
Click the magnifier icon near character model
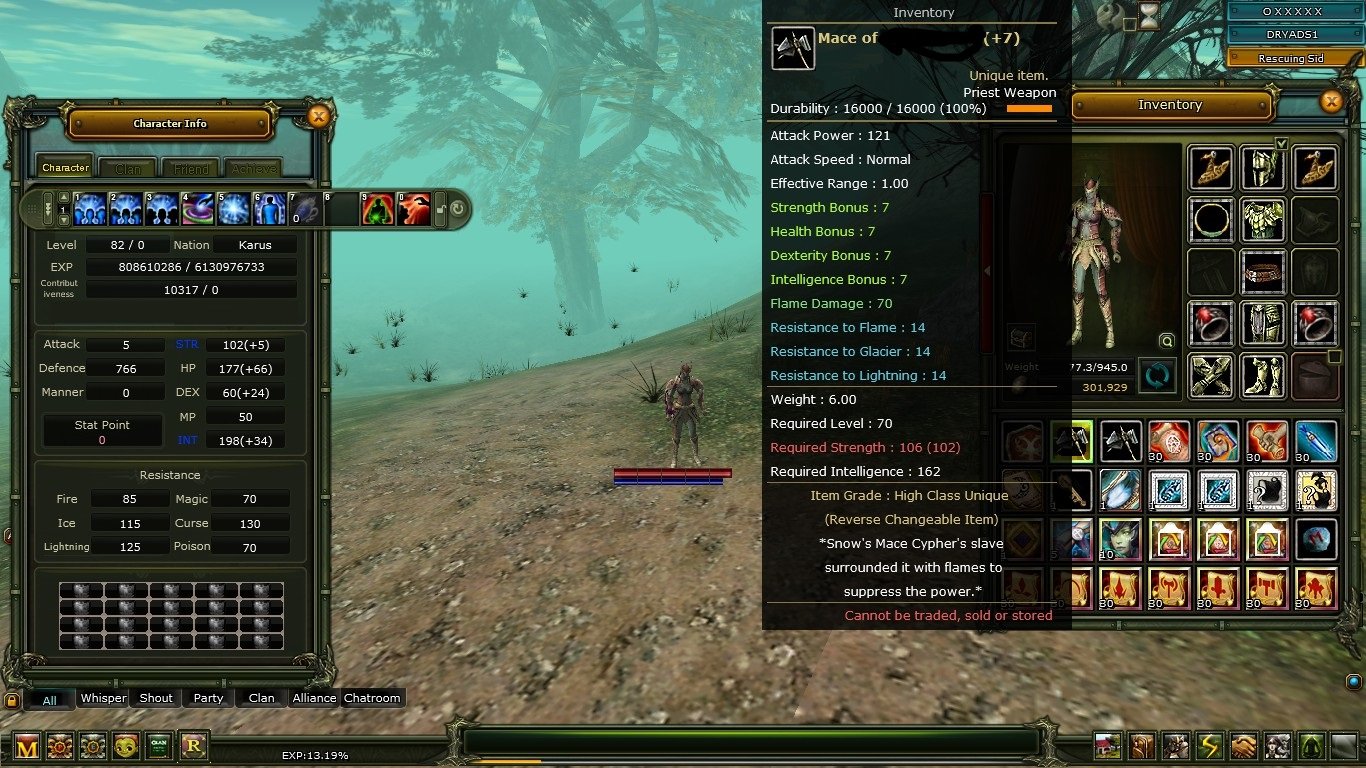click(x=1166, y=340)
